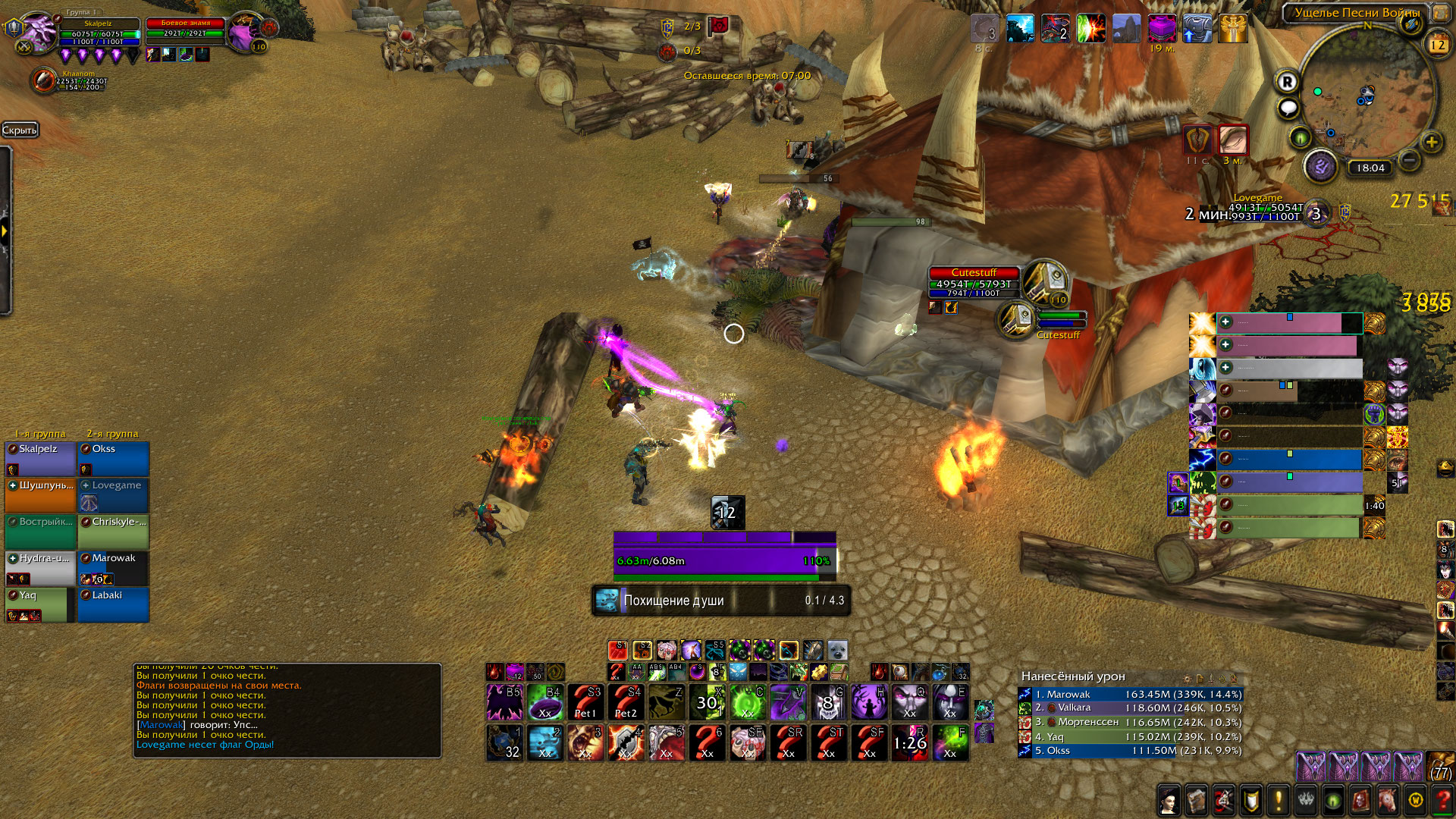Viewport: 1456px width, 819px height.
Task: Click the chat log window
Action: pyautogui.click(x=287, y=710)
